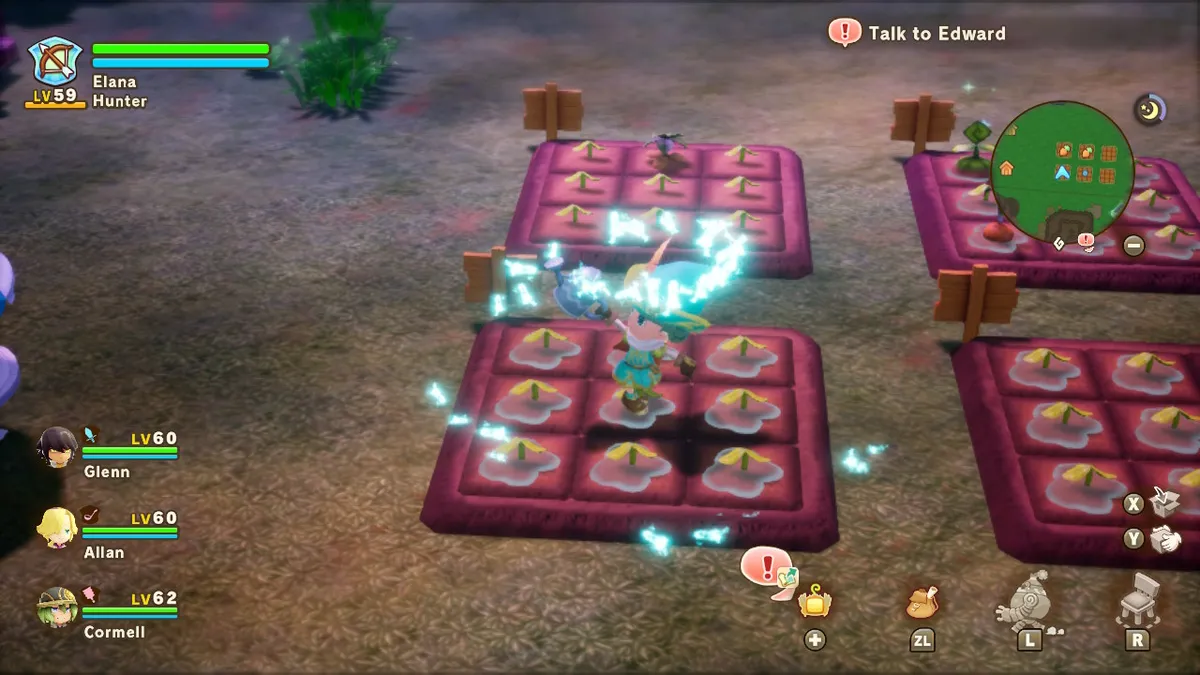The image size is (1200, 675).
Task: Click the house marker on the minimap
Action: pyautogui.click(x=1005, y=171)
